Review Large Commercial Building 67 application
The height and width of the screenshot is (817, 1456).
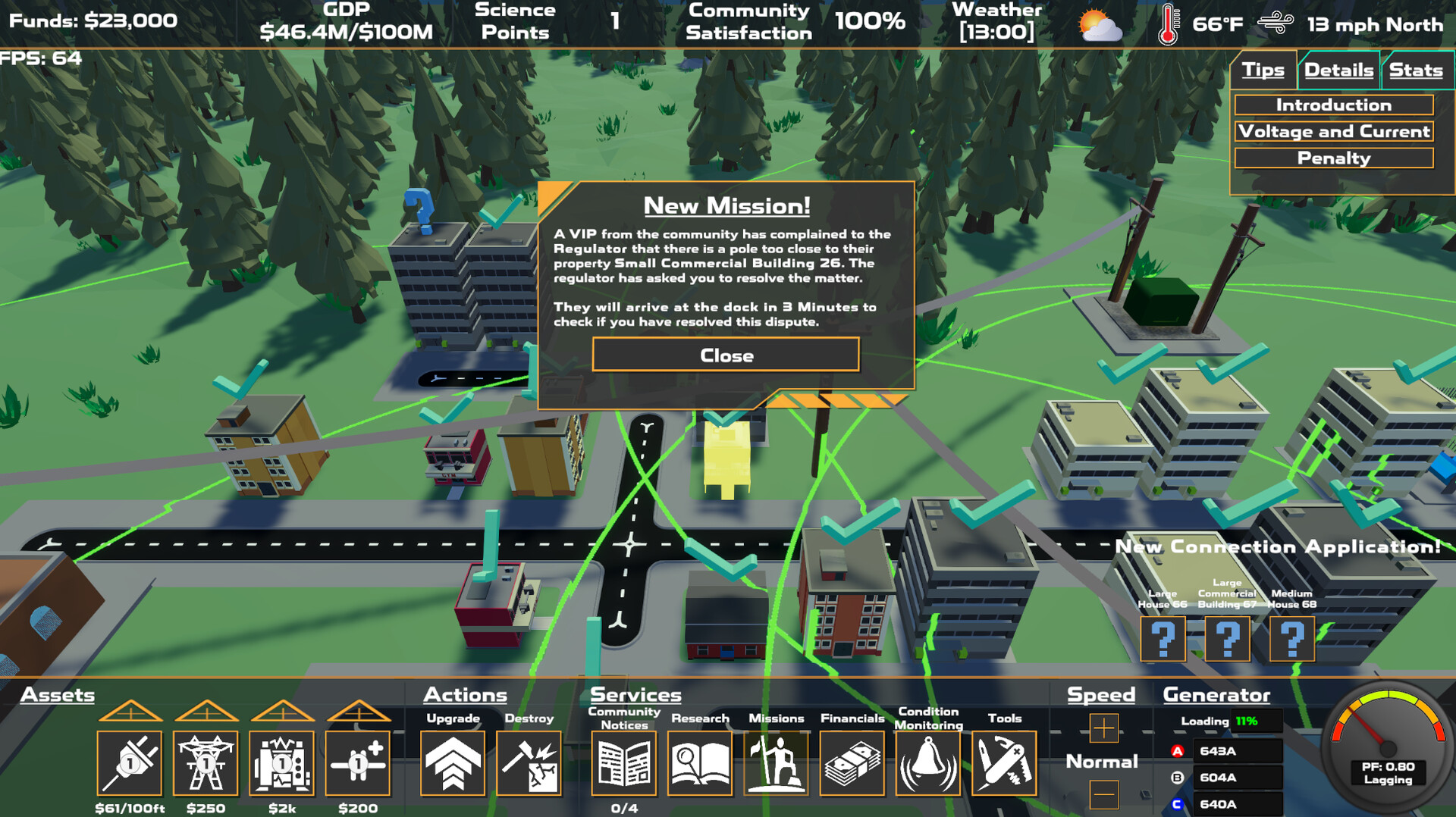1227,639
